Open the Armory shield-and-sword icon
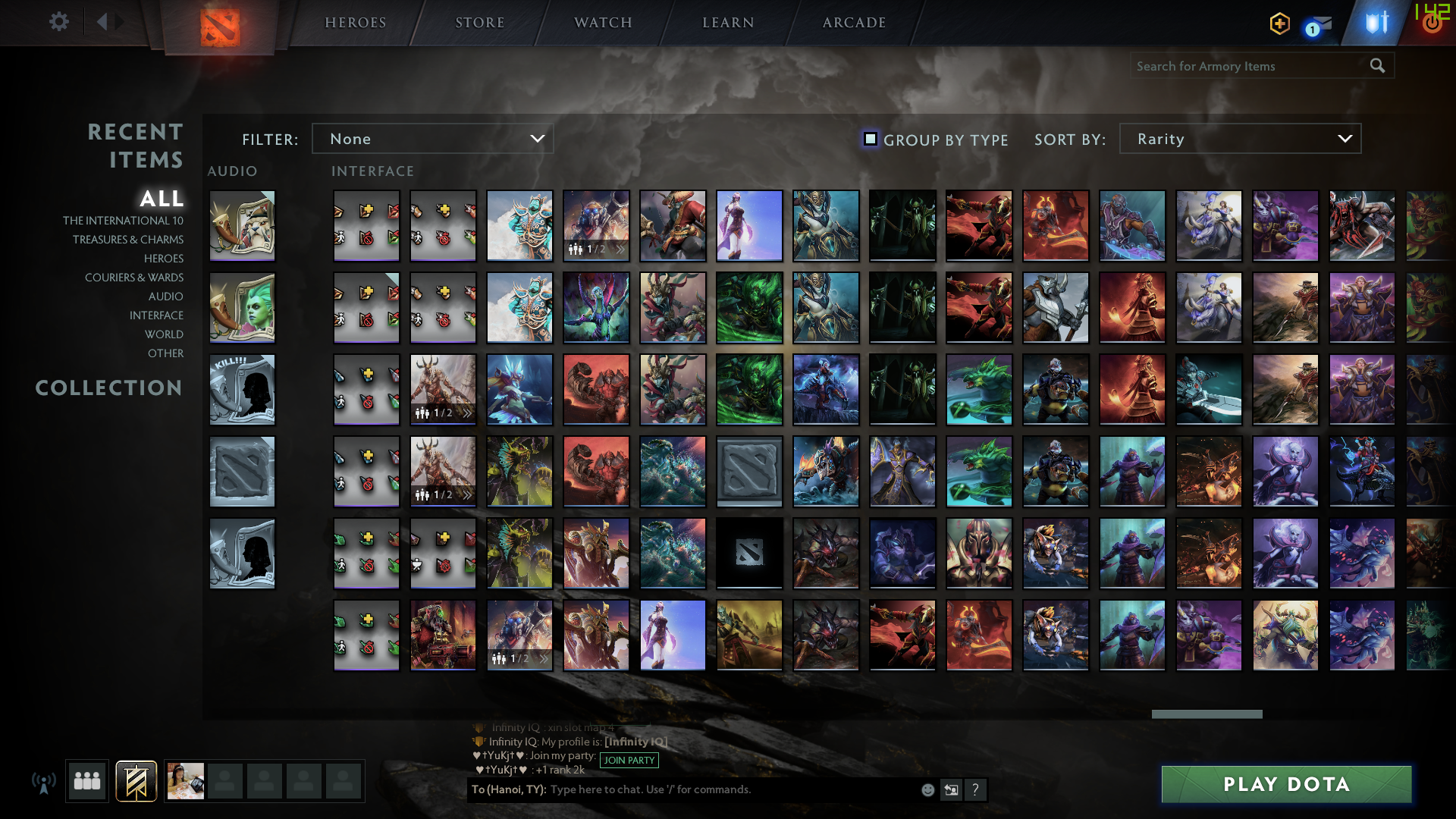The height and width of the screenshot is (819, 1456). click(1377, 22)
